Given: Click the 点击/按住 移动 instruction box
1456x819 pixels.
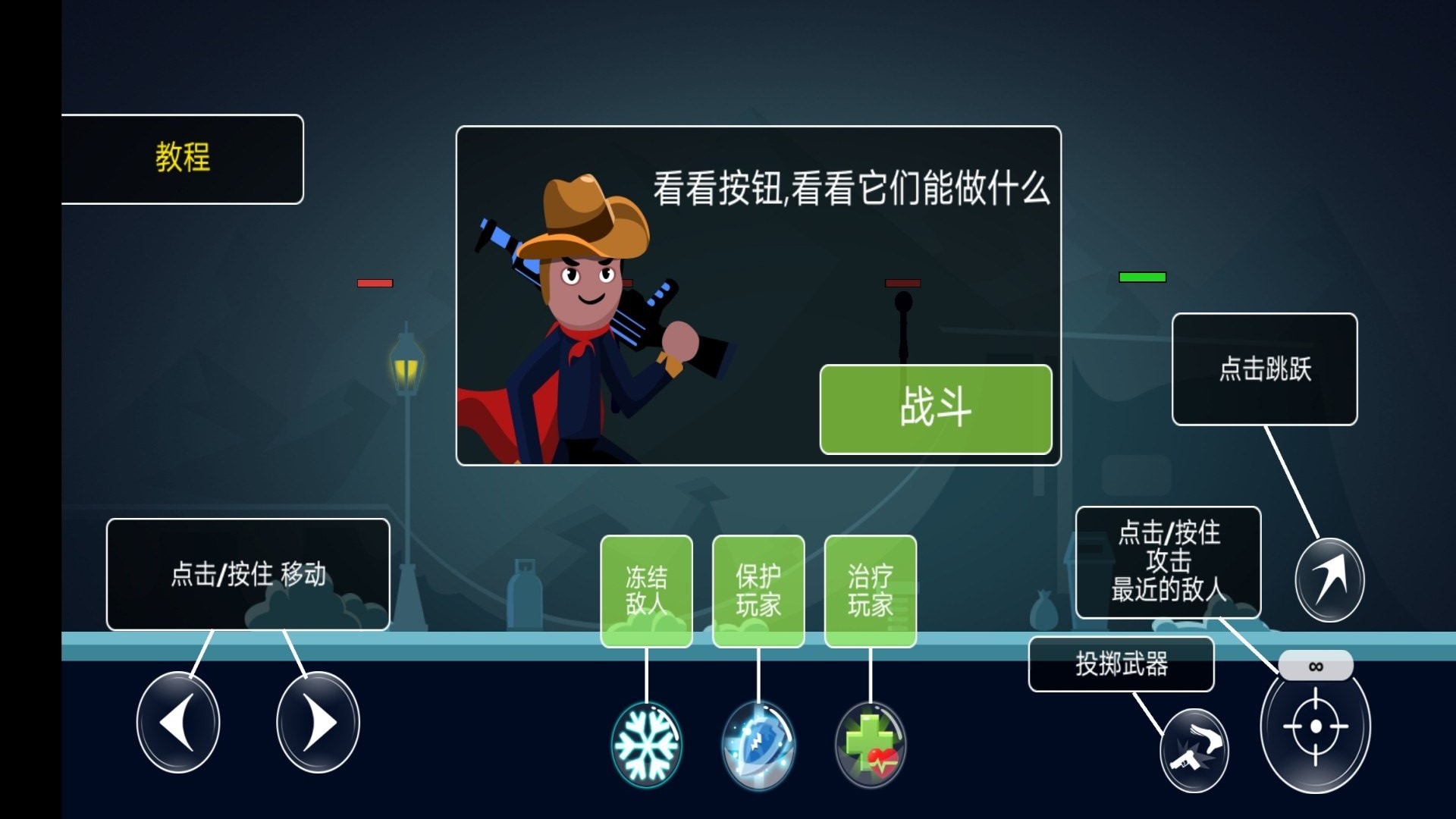Looking at the screenshot, I should tap(249, 574).
